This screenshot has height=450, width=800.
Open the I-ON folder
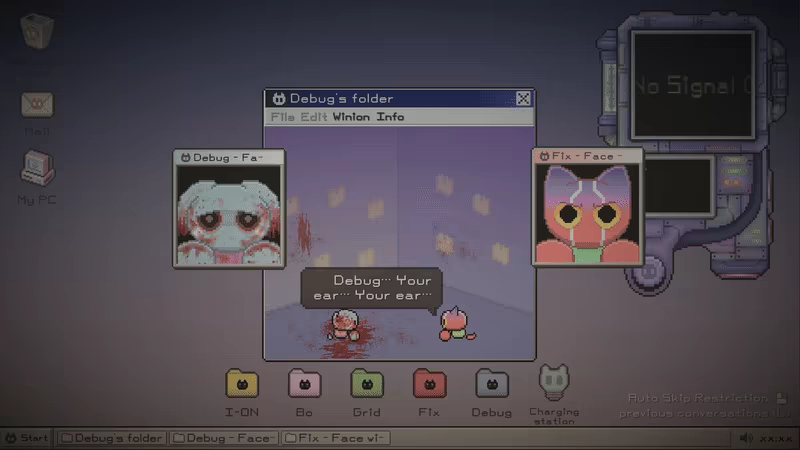click(x=242, y=384)
